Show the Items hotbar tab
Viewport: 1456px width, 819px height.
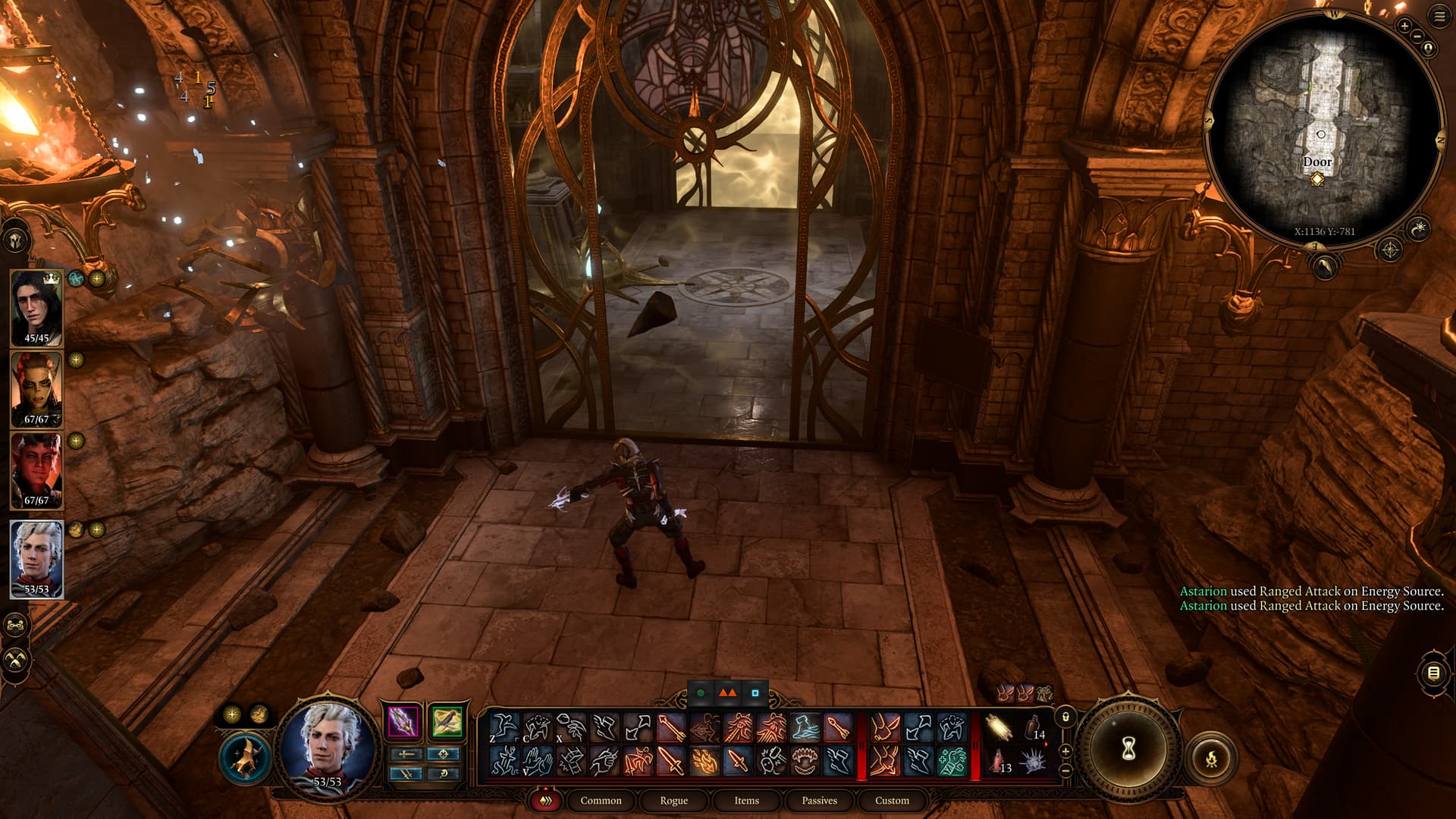click(x=746, y=800)
